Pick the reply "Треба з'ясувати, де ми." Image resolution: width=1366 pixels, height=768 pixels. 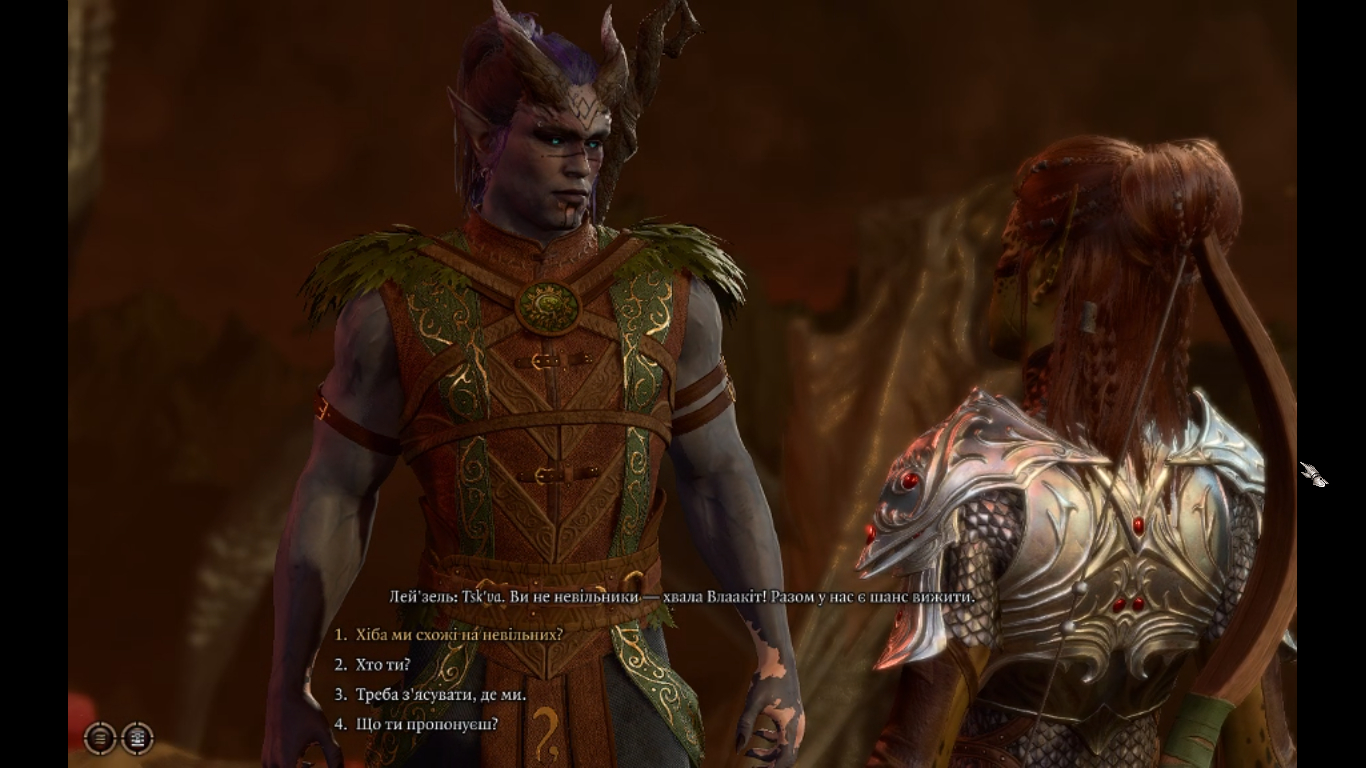pos(440,695)
